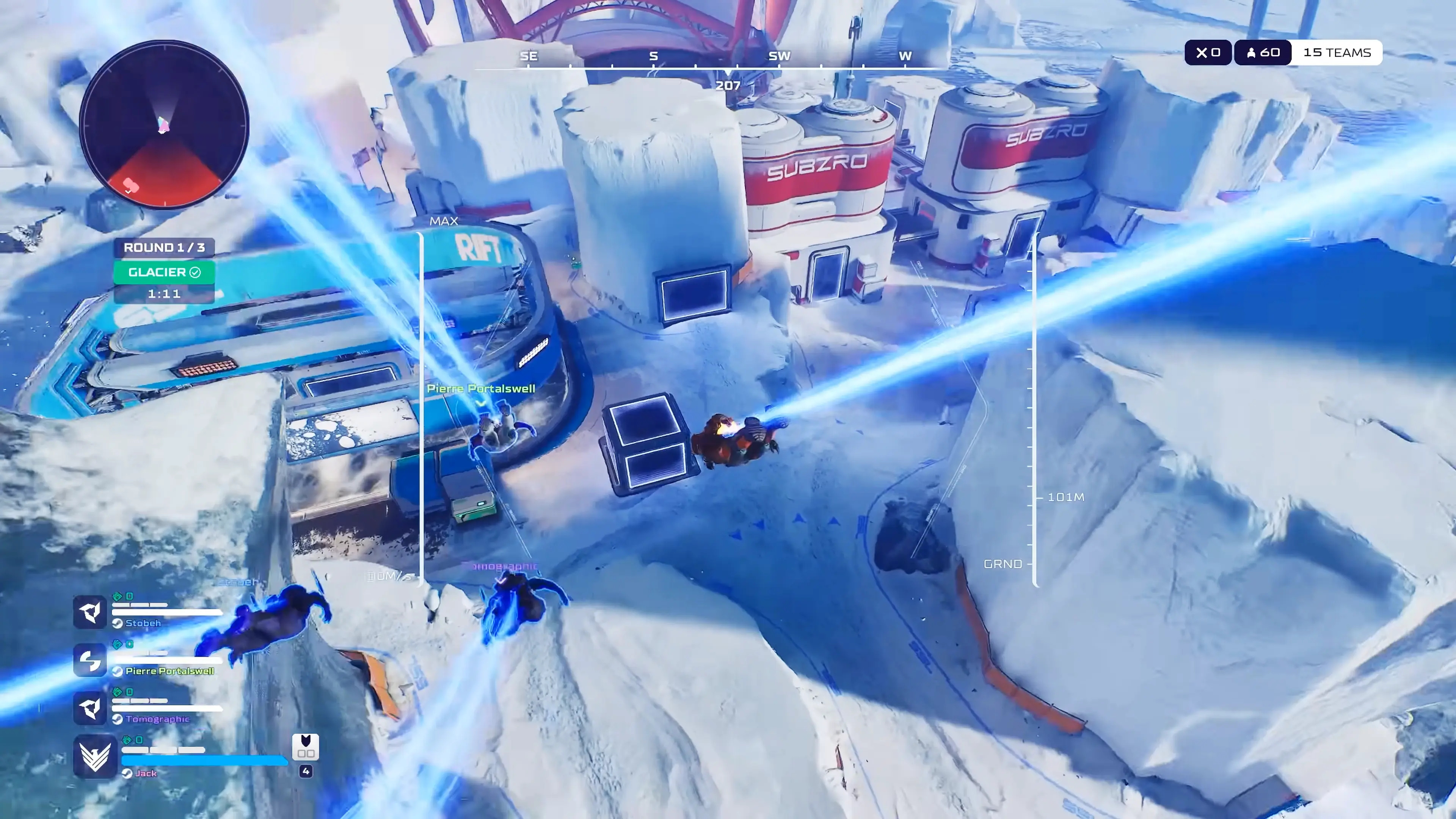Choose Tomographic's squad portrait icon
This screenshot has width=1456, height=819.
tap(90, 708)
